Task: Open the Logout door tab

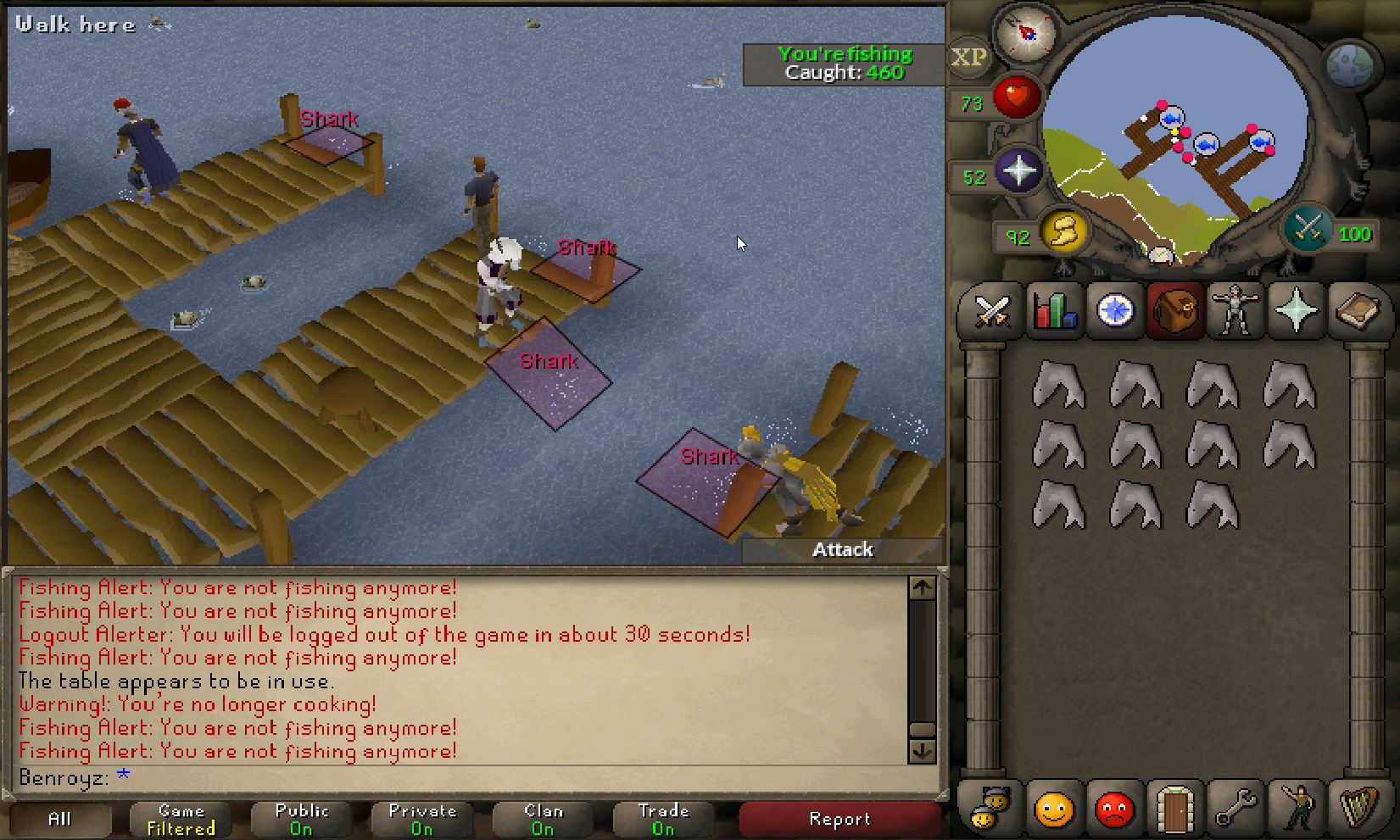Action: [x=1174, y=809]
